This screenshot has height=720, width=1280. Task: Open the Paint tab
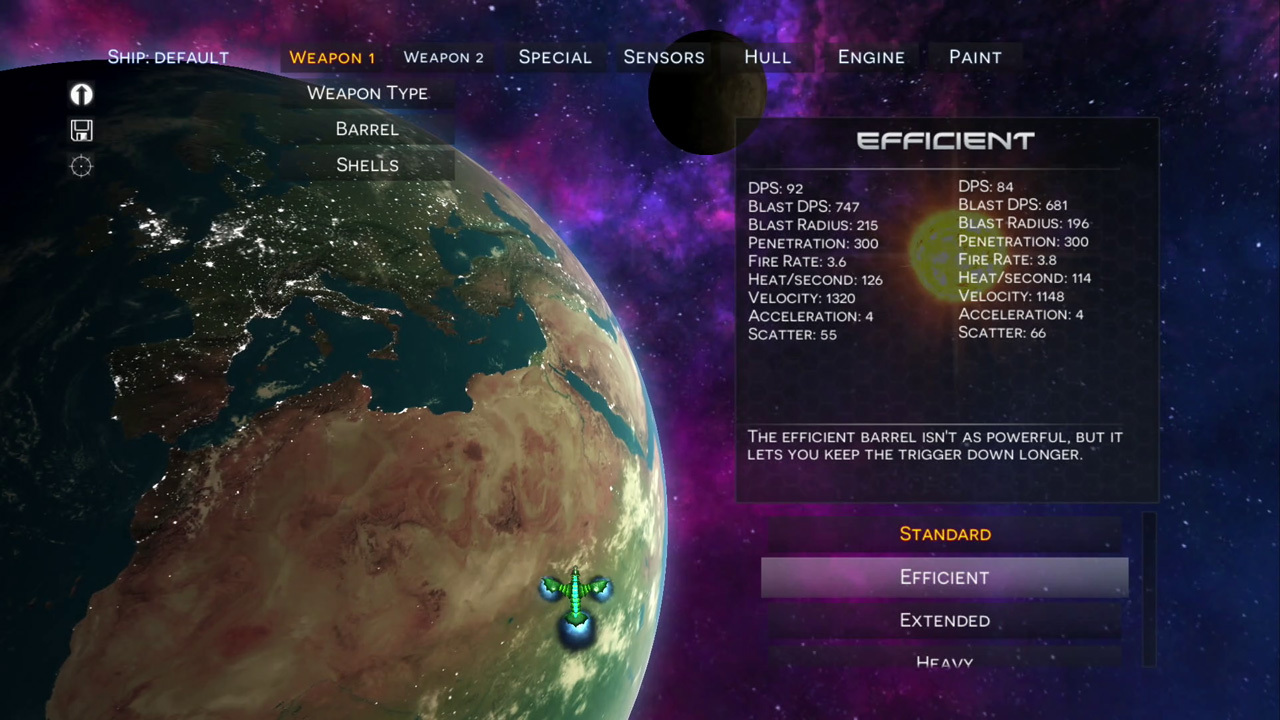(975, 57)
